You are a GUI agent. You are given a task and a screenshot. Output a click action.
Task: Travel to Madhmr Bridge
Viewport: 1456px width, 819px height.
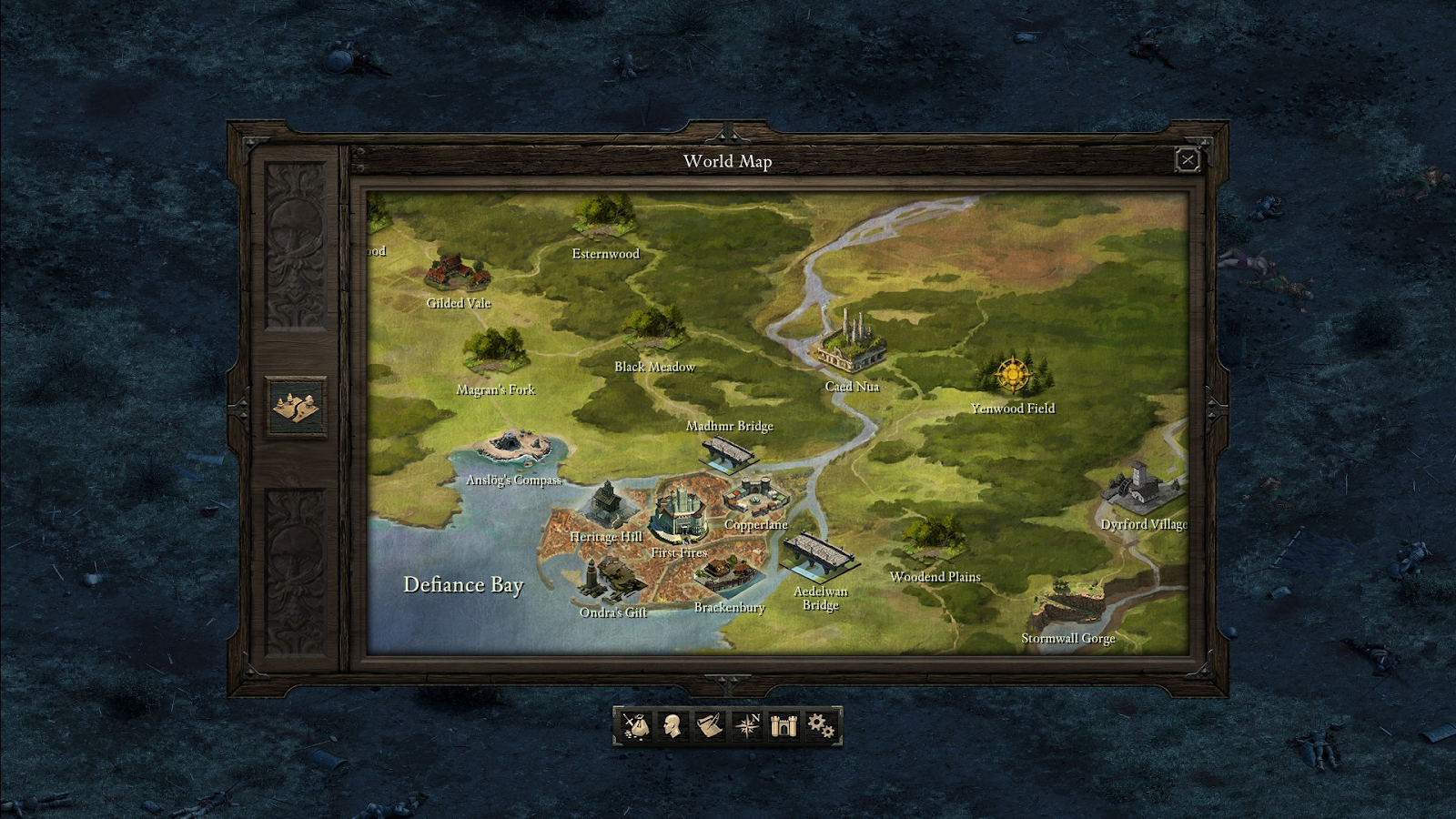click(x=728, y=450)
